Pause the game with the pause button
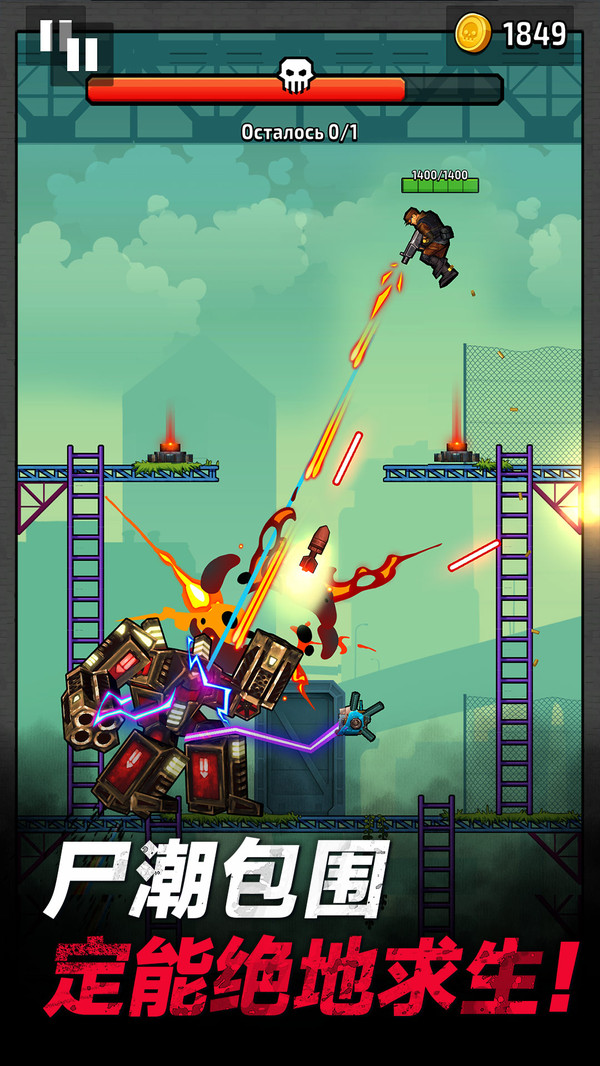 68,45
